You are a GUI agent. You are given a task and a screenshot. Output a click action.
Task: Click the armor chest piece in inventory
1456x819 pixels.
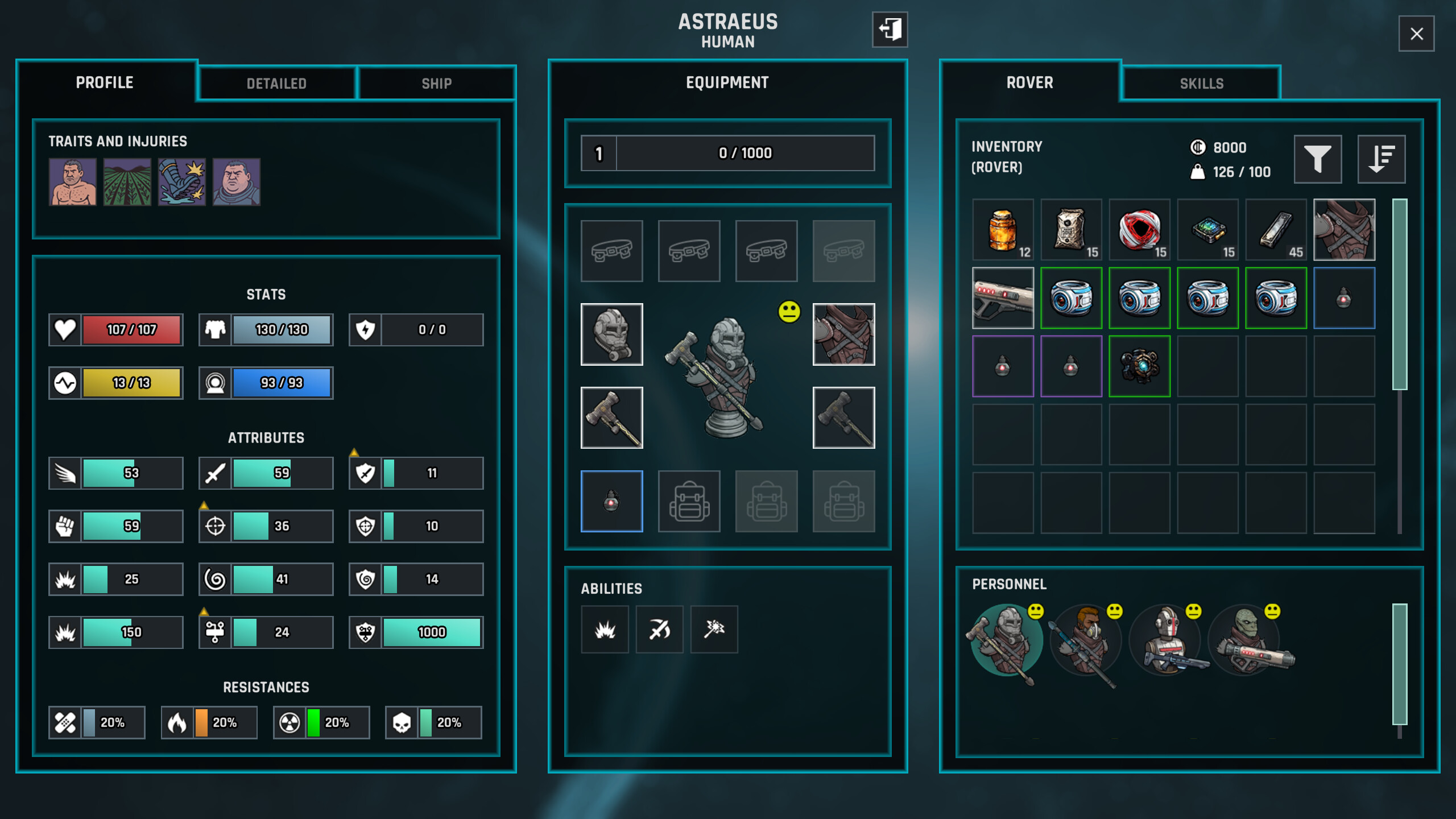pyautogui.click(x=1343, y=230)
